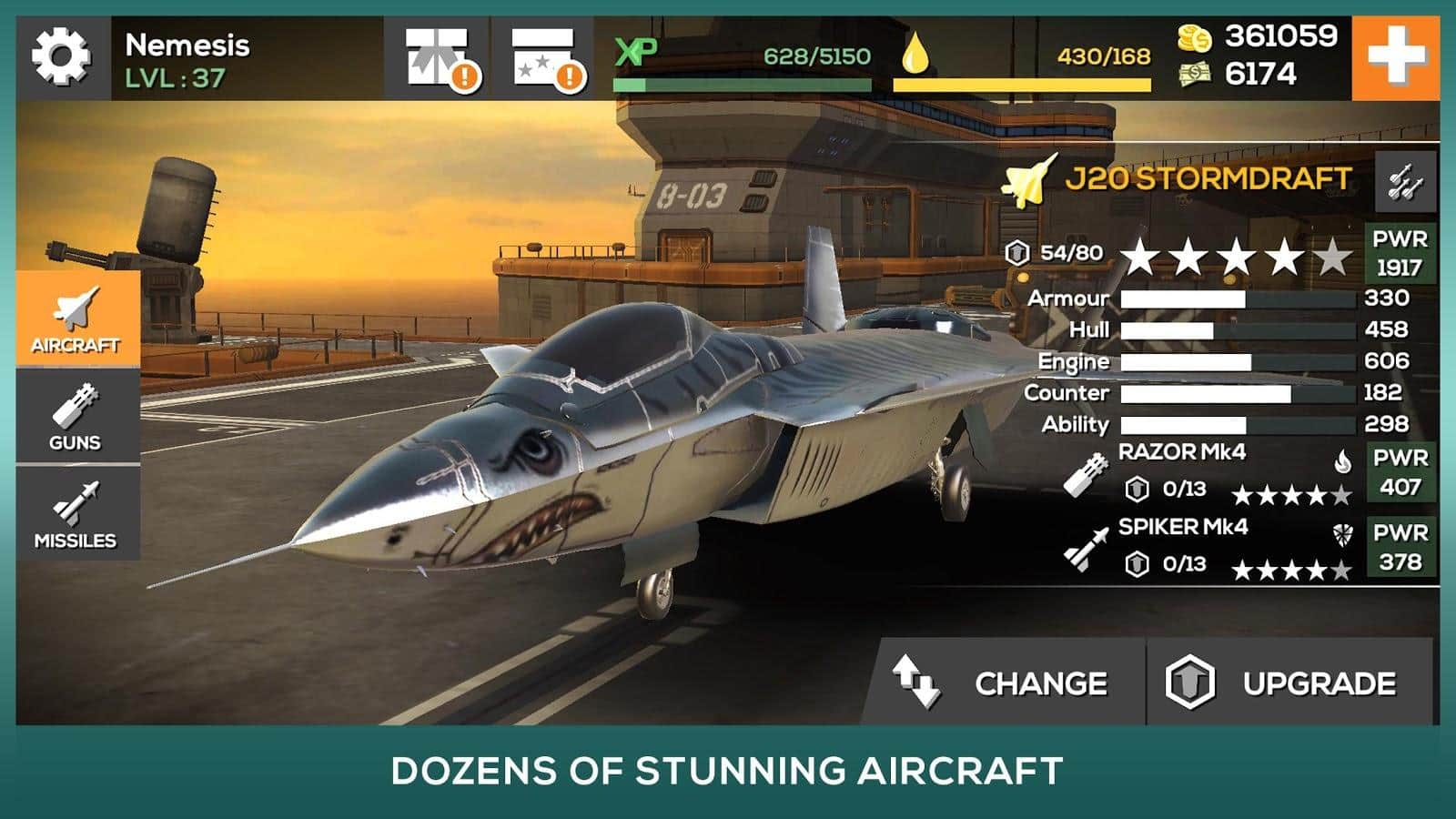
Task: Open the weapon loadout icon beside J20 Stormdraft
Action: click(x=1408, y=183)
